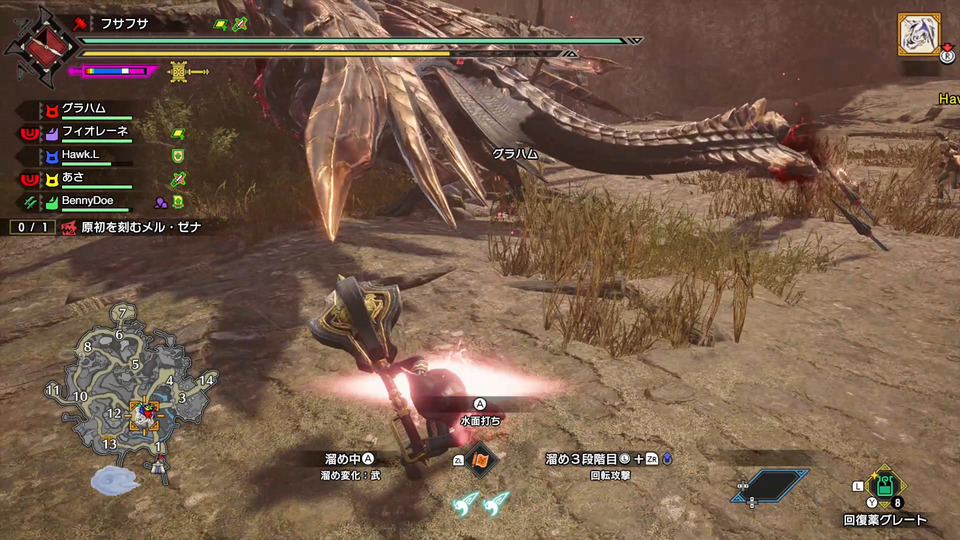Pick the あさ row in the party list
Screen dimensions: 960x540
[x=74, y=178]
